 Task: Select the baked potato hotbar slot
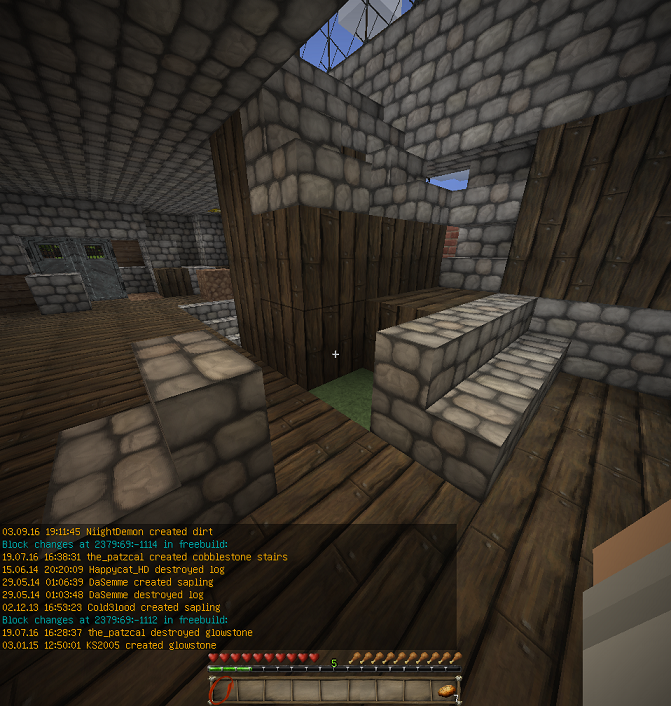[447, 690]
